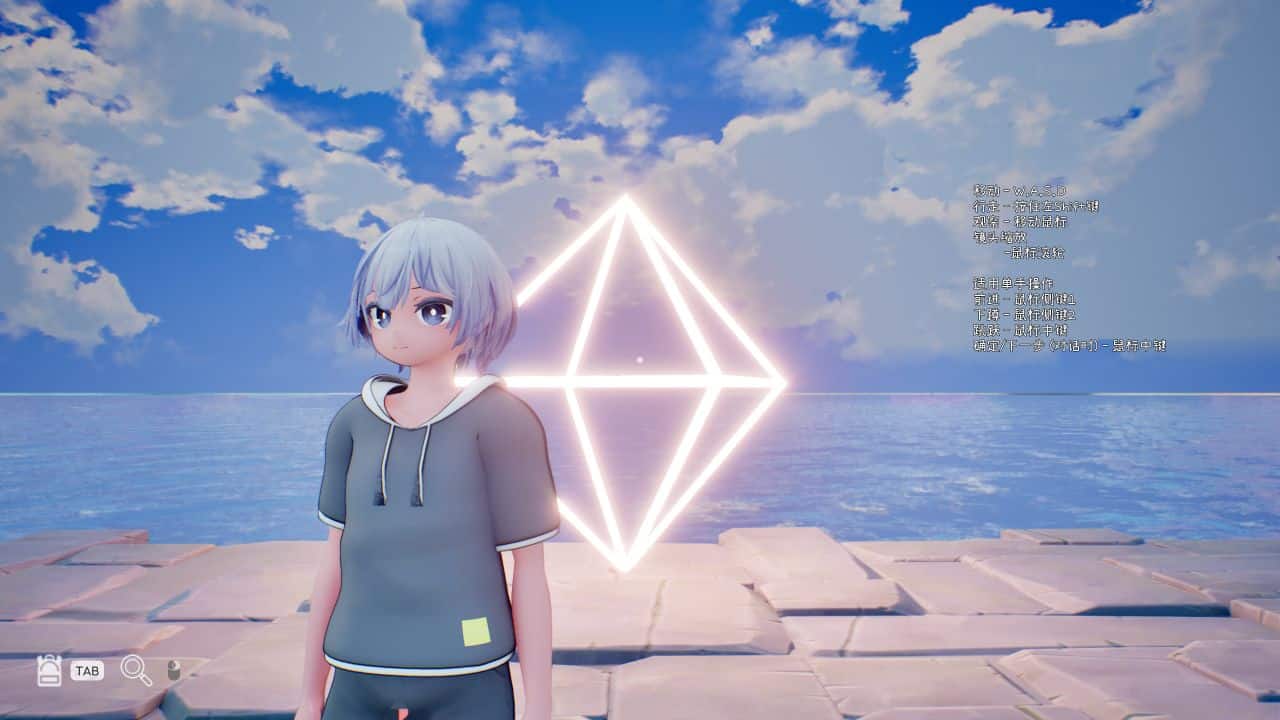The width and height of the screenshot is (1280, 720).
Task: Open the backpack inventory icon
Action: click(50, 670)
